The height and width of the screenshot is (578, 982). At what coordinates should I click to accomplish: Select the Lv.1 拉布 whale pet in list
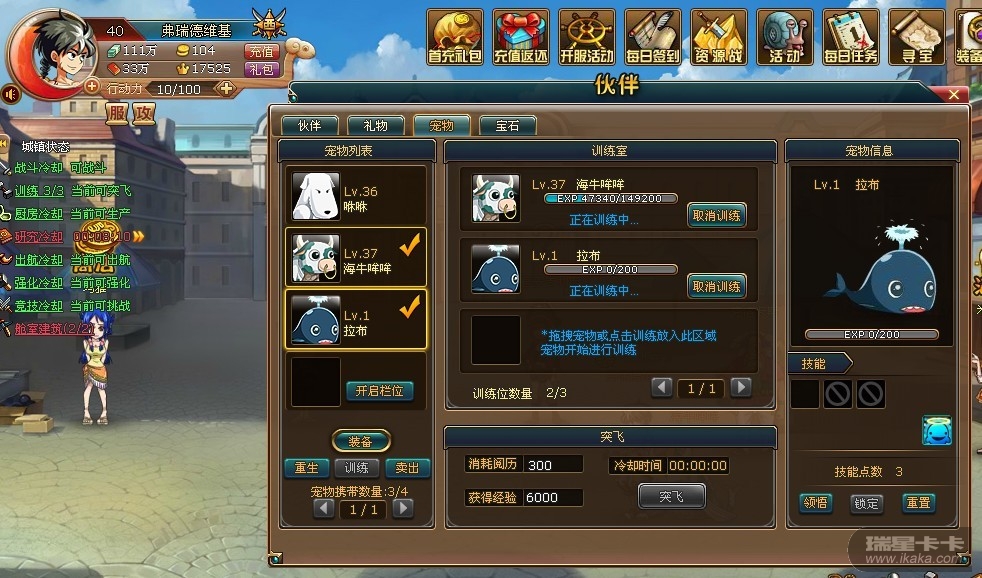[x=356, y=320]
